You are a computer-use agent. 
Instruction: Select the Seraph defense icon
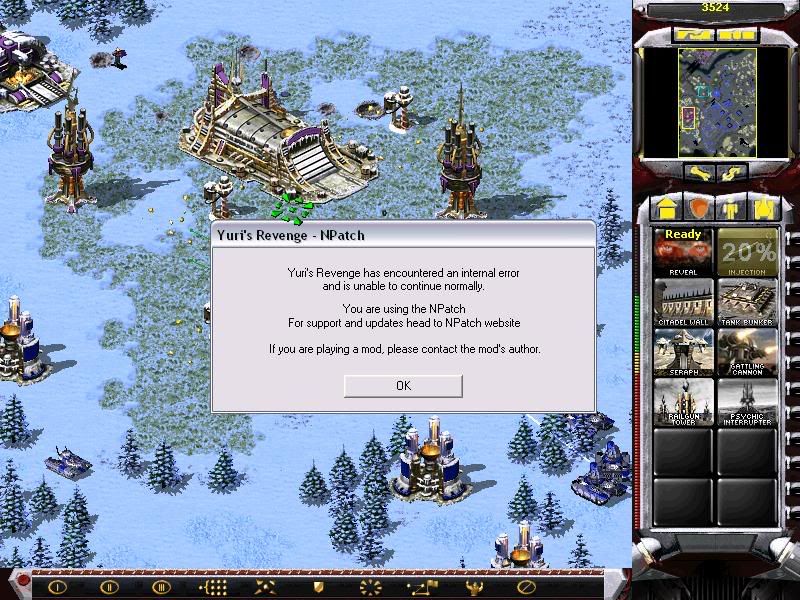pyautogui.click(x=683, y=353)
